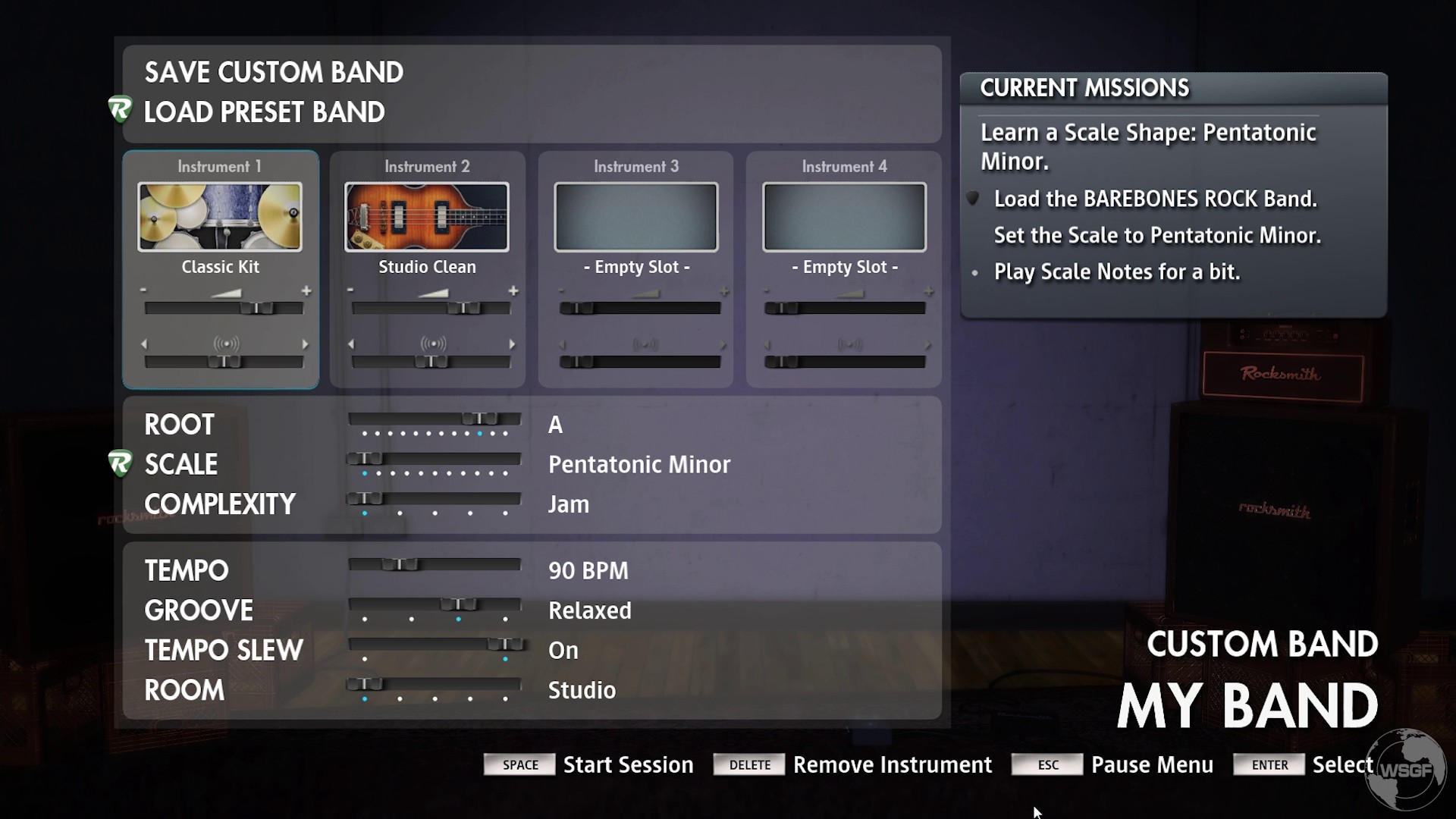Viewport: 1456px width, 819px height.
Task: Click the Play Scale Notes mission bullet
Action: point(974,274)
